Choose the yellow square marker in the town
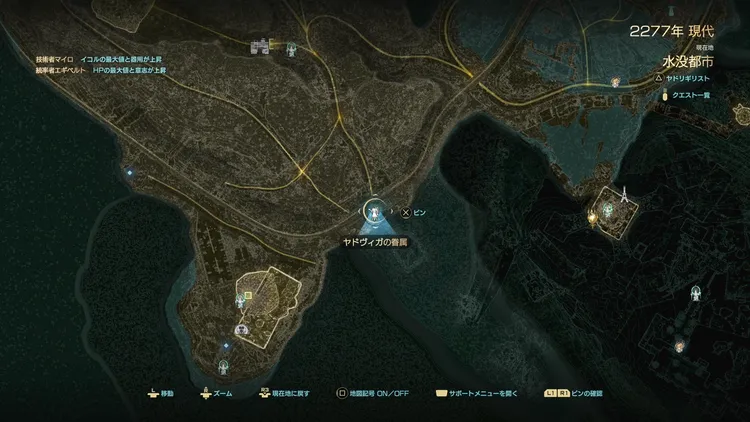The height and width of the screenshot is (422, 750). point(247,295)
